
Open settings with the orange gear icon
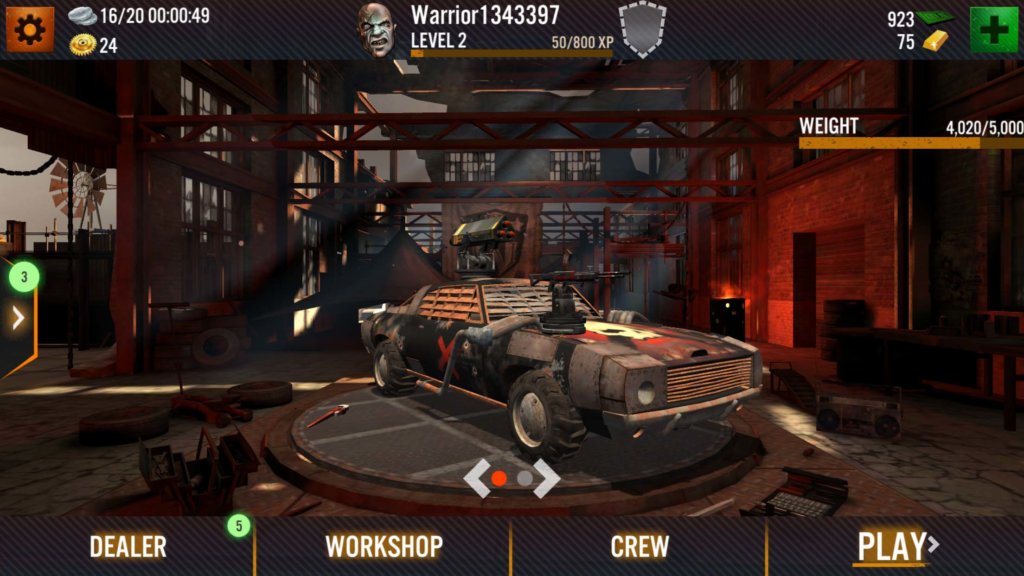(x=29, y=29)
